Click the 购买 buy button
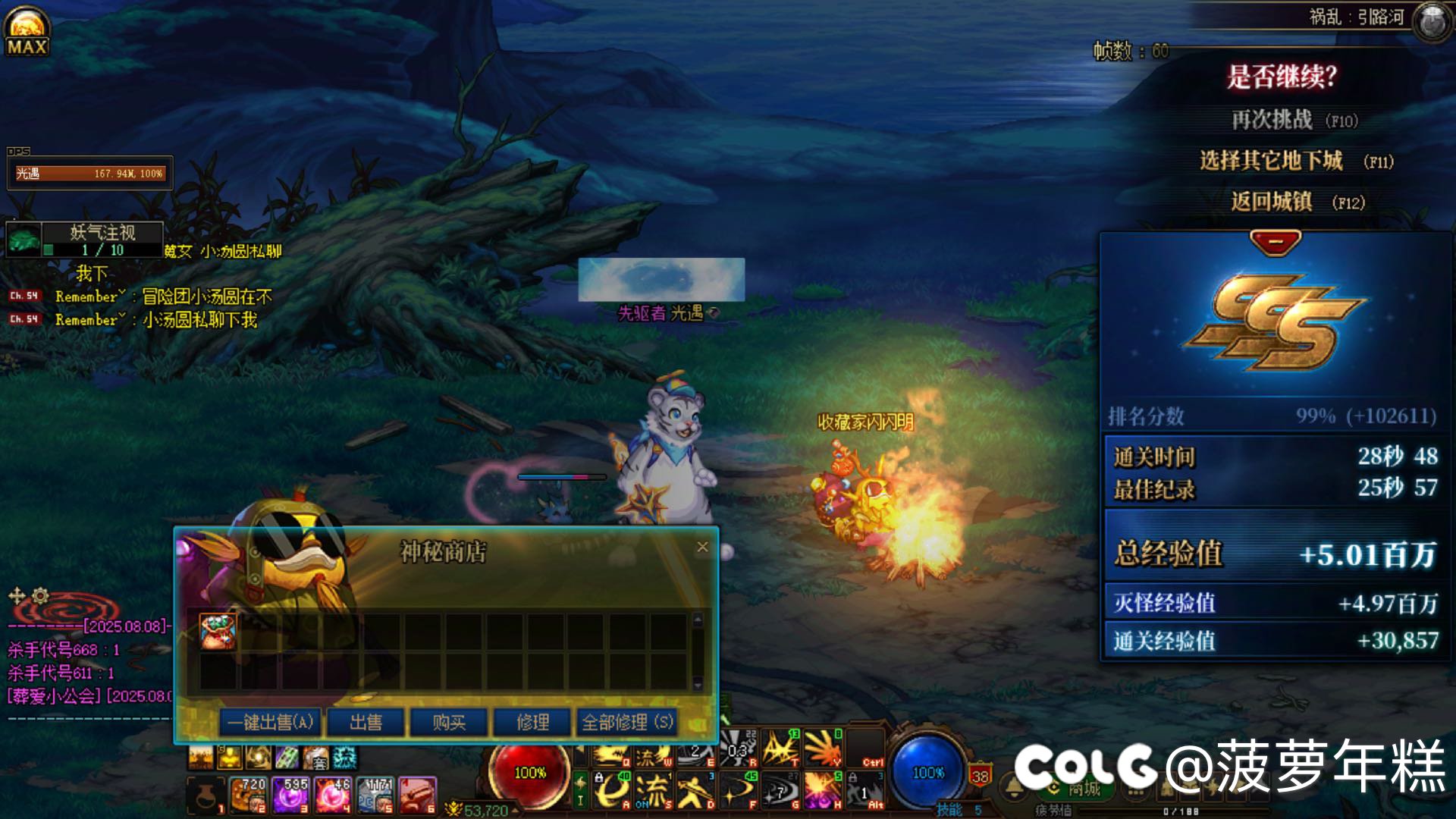1456x819 pixels. (449, 722)
